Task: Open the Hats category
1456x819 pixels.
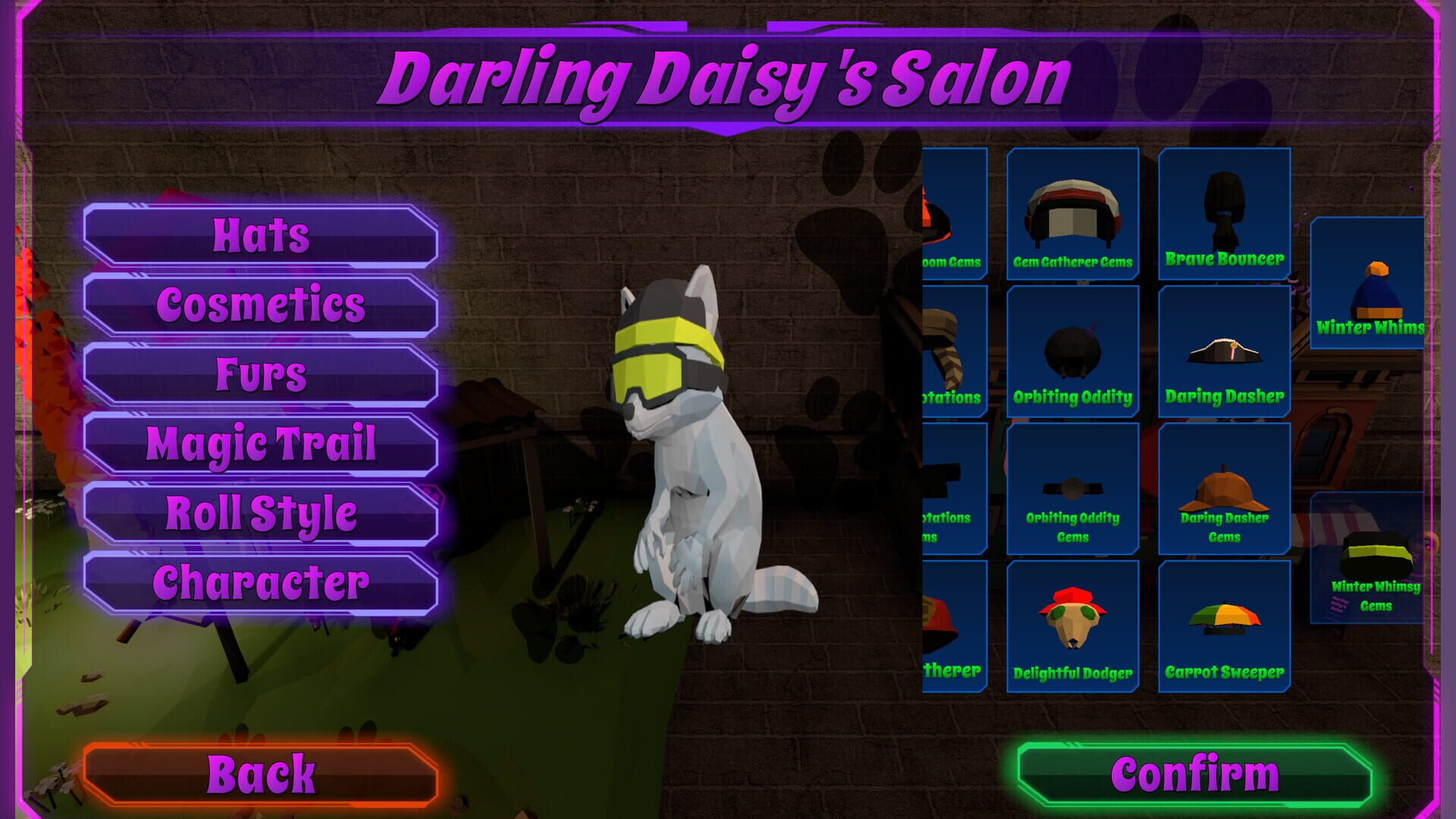Action: click(262, 235)
